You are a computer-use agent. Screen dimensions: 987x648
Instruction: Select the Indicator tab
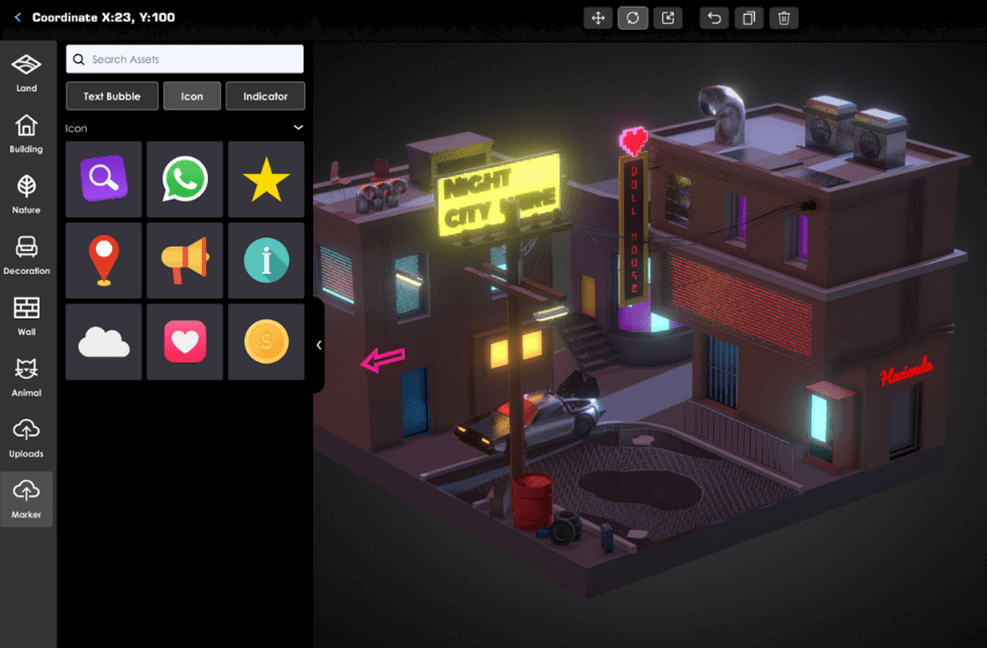tap(265, 96)
